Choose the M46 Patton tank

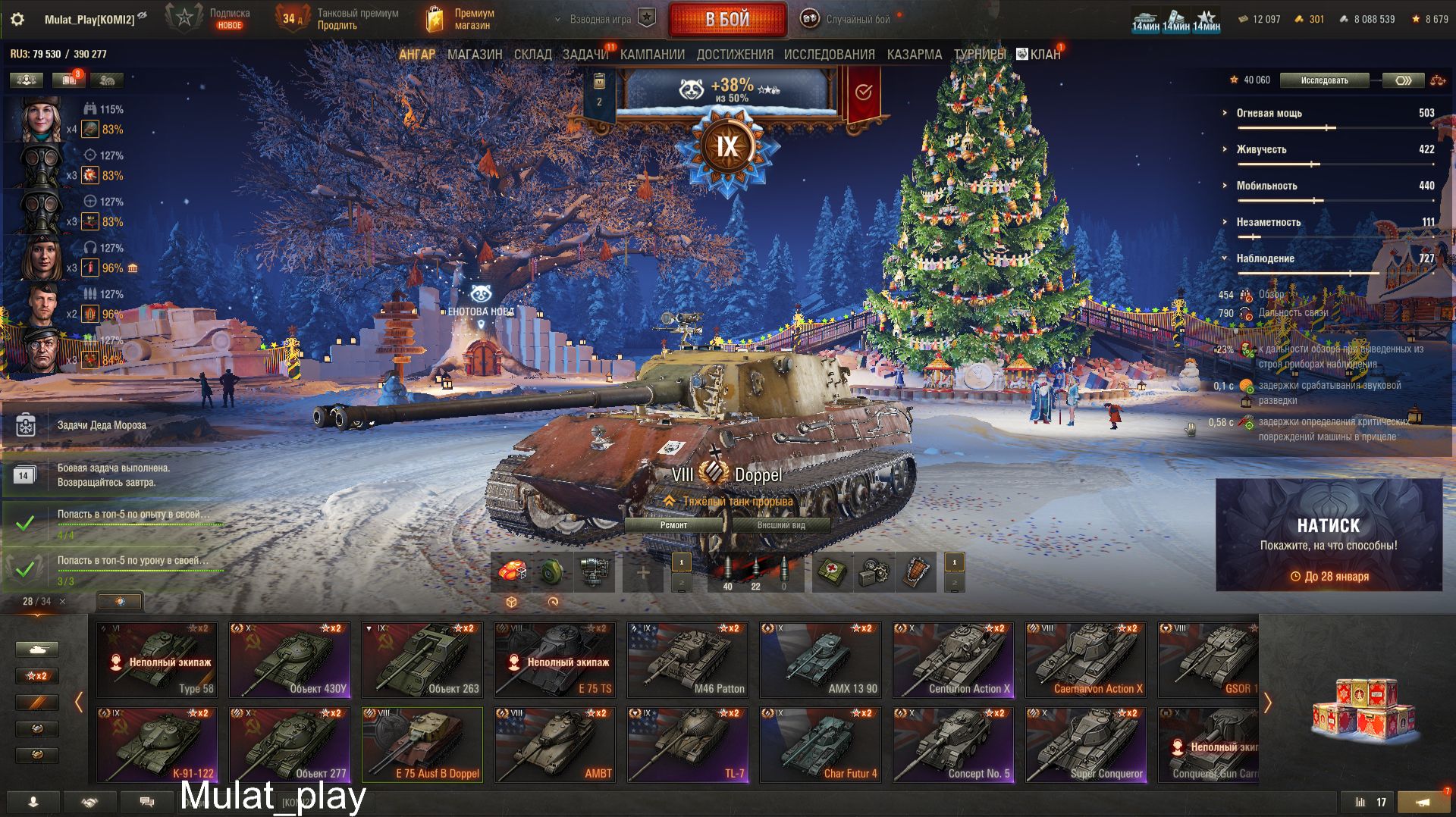(688, 659)
